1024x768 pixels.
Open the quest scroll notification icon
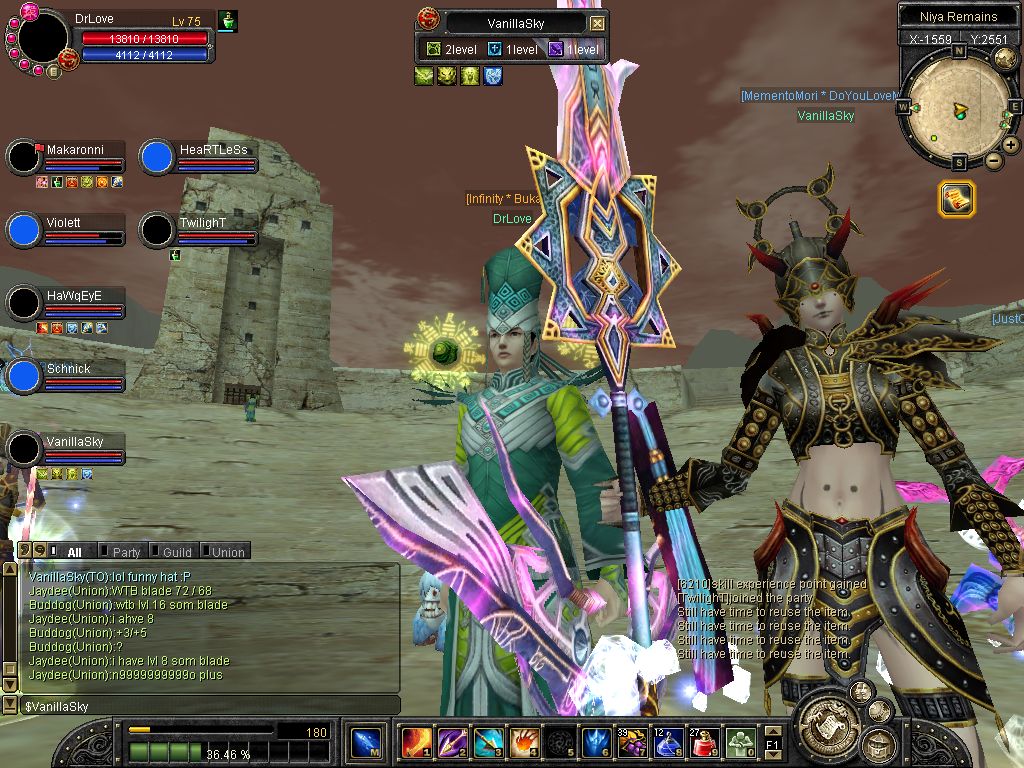956,199
